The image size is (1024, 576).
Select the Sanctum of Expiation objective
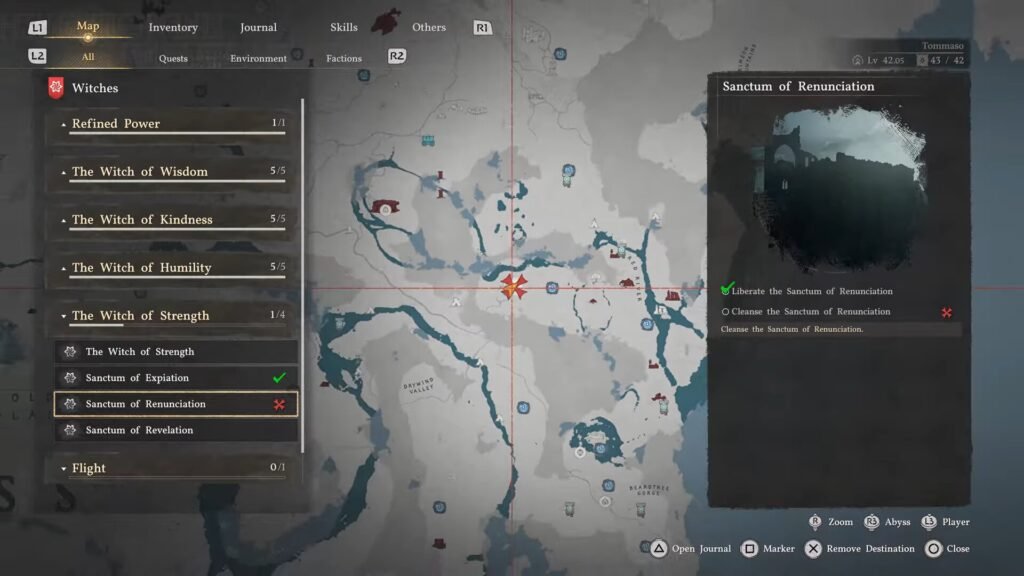176,378
